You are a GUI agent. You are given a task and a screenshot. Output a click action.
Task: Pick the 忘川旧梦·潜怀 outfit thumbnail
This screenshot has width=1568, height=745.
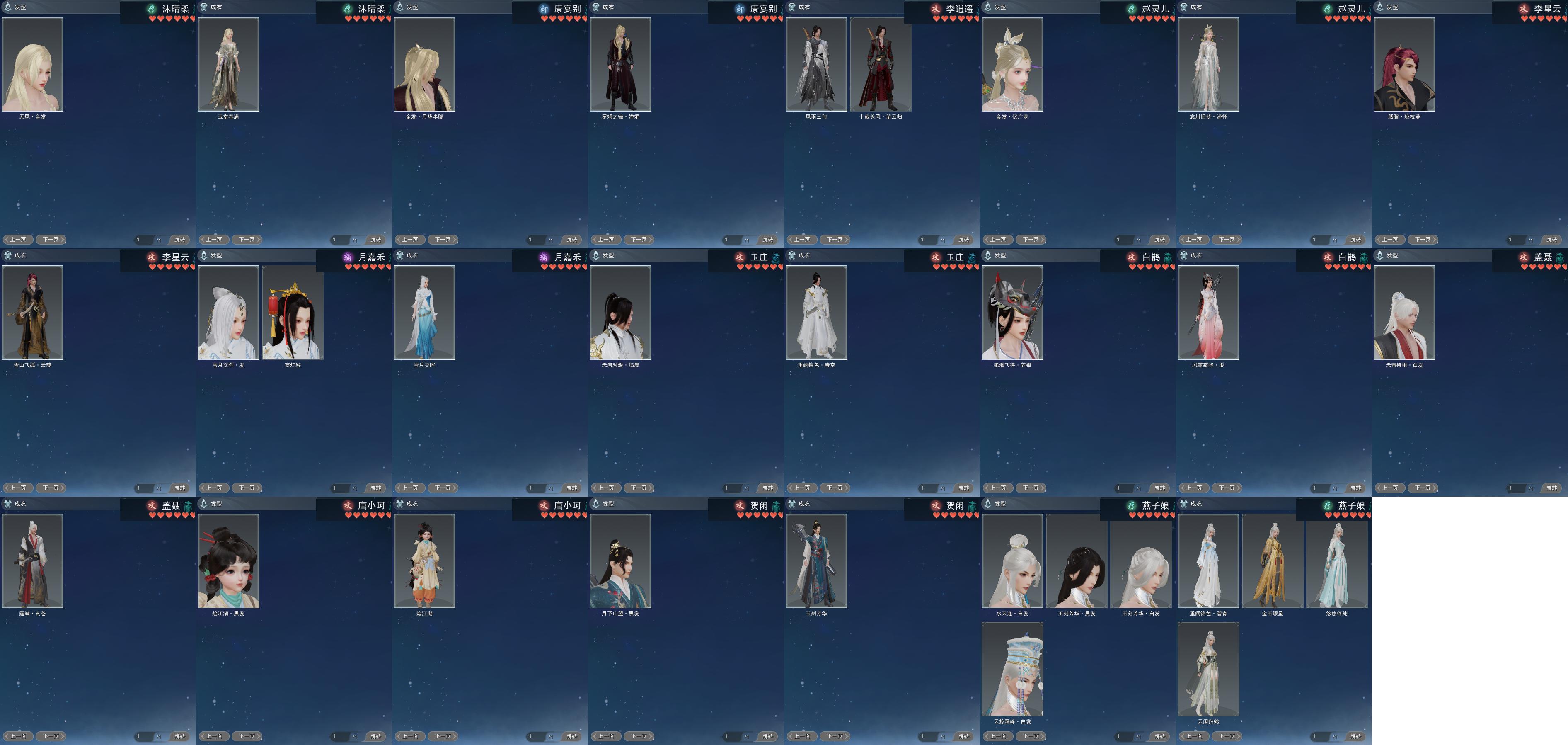tap(1208, 64)
